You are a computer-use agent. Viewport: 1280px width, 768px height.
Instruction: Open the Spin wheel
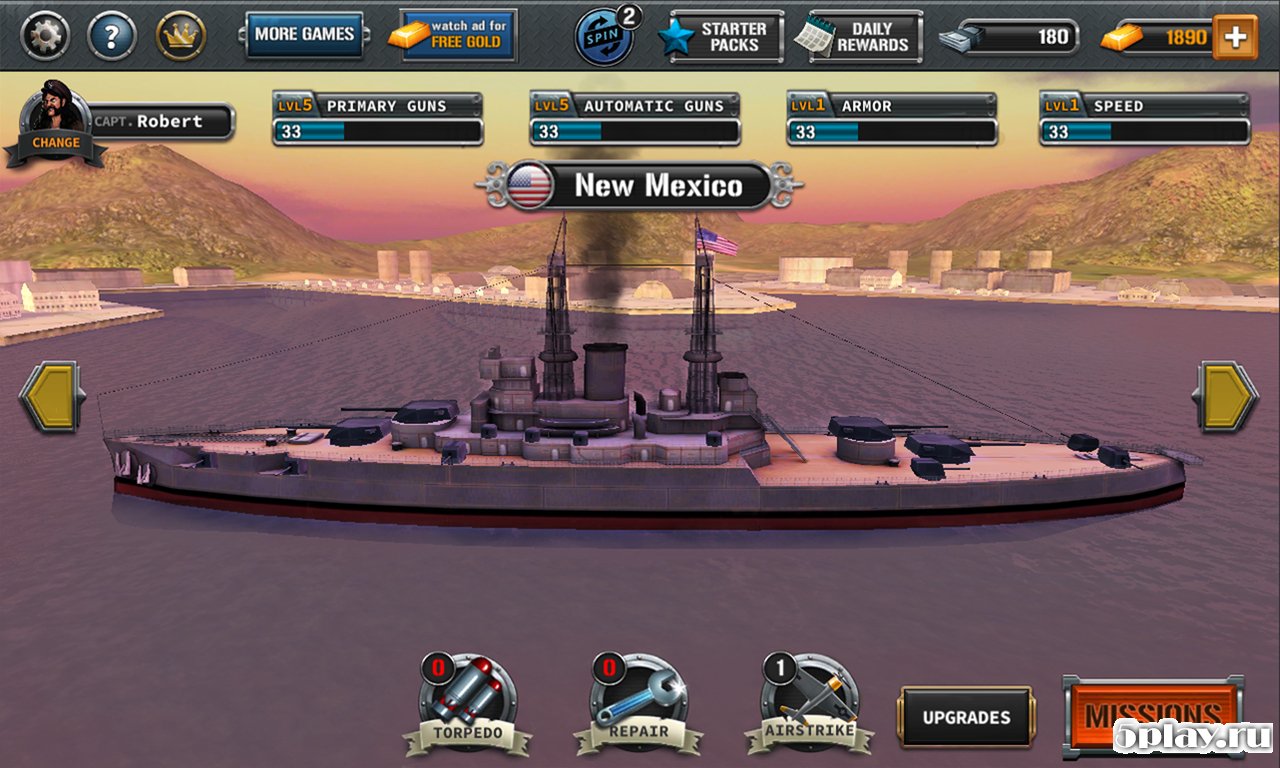604,37
